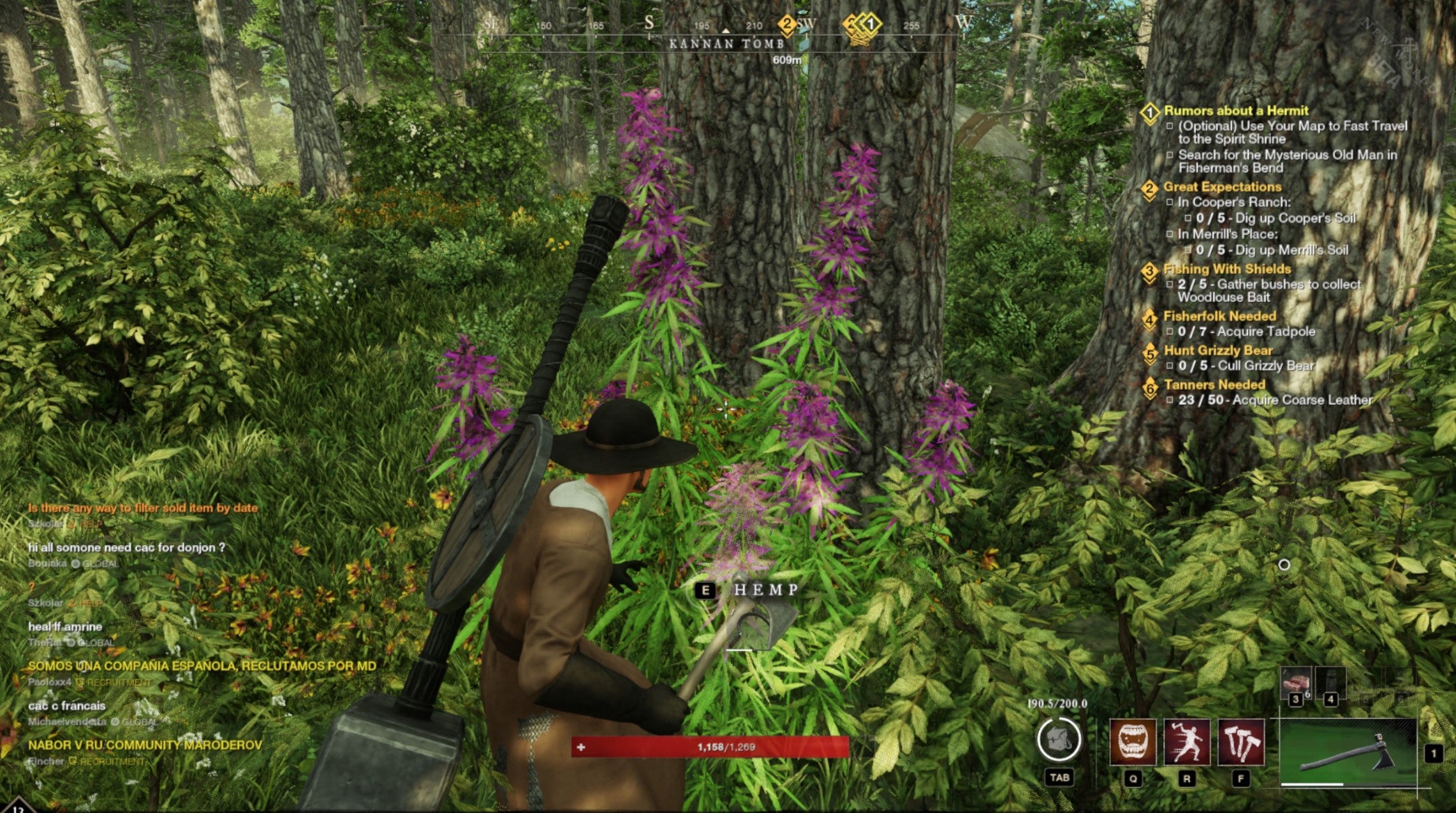Use the charging axe-throw ability

tap(1186, 742)
